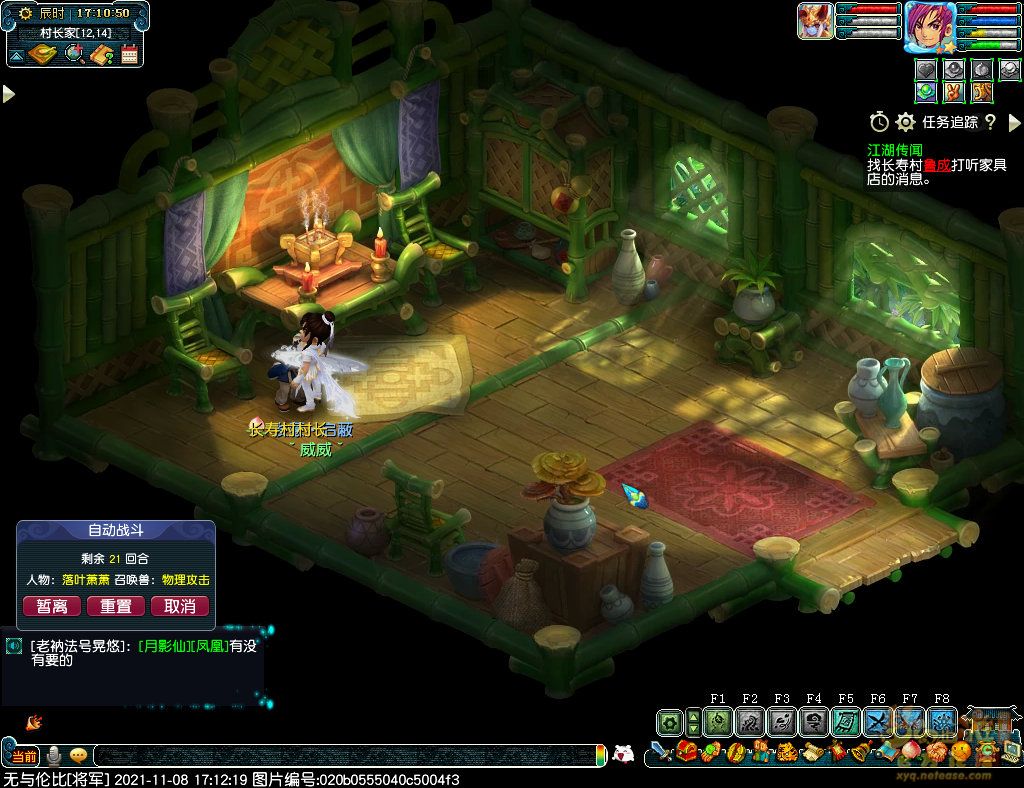Viewport: 1024px width, 788px height.
Task: Click the quest tracker stopwatch icon
Action: [x=879, y=122]
